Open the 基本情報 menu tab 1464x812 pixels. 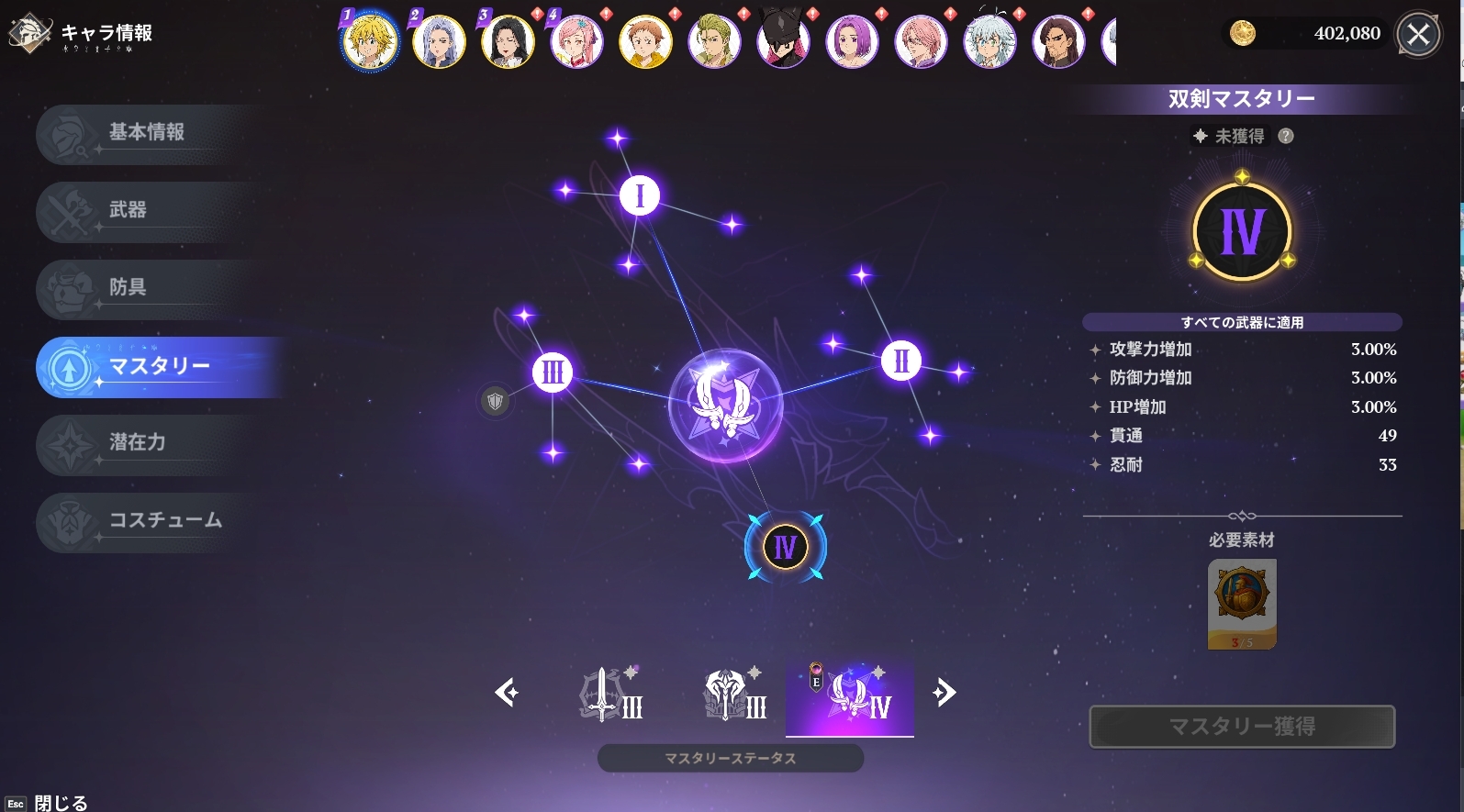(x=147, y=133)
